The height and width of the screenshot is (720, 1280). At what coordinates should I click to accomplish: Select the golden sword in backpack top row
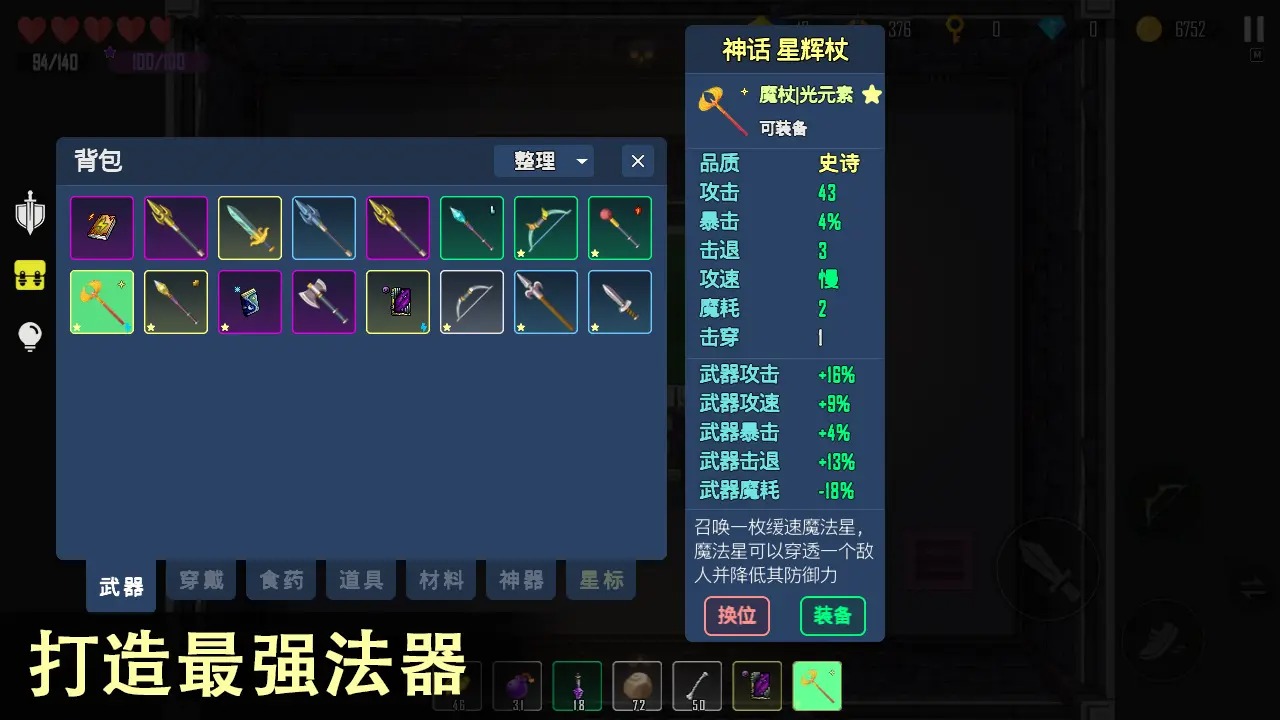click(x=249, y=227)
